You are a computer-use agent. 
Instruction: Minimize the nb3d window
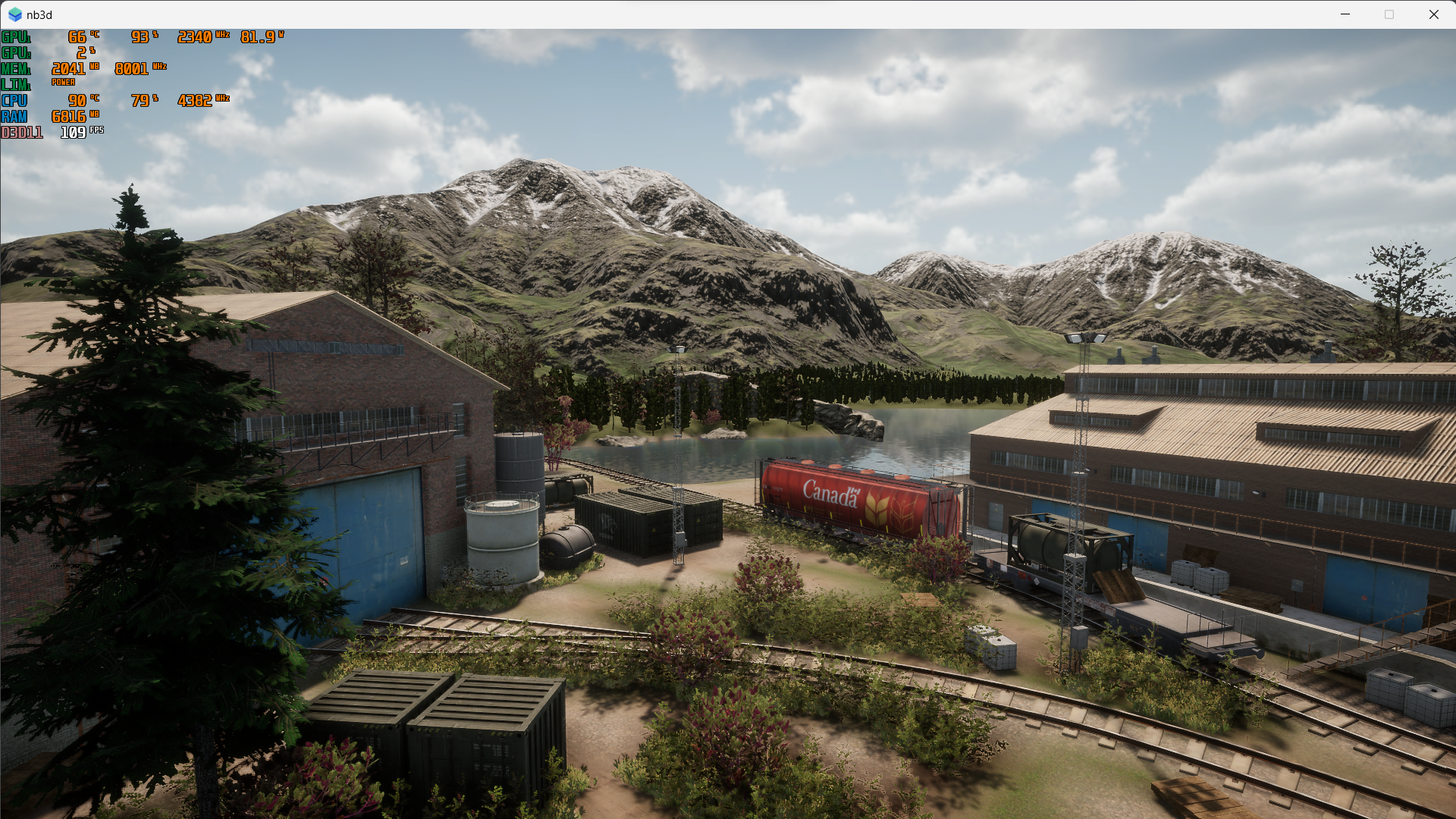click(1345, 14)
